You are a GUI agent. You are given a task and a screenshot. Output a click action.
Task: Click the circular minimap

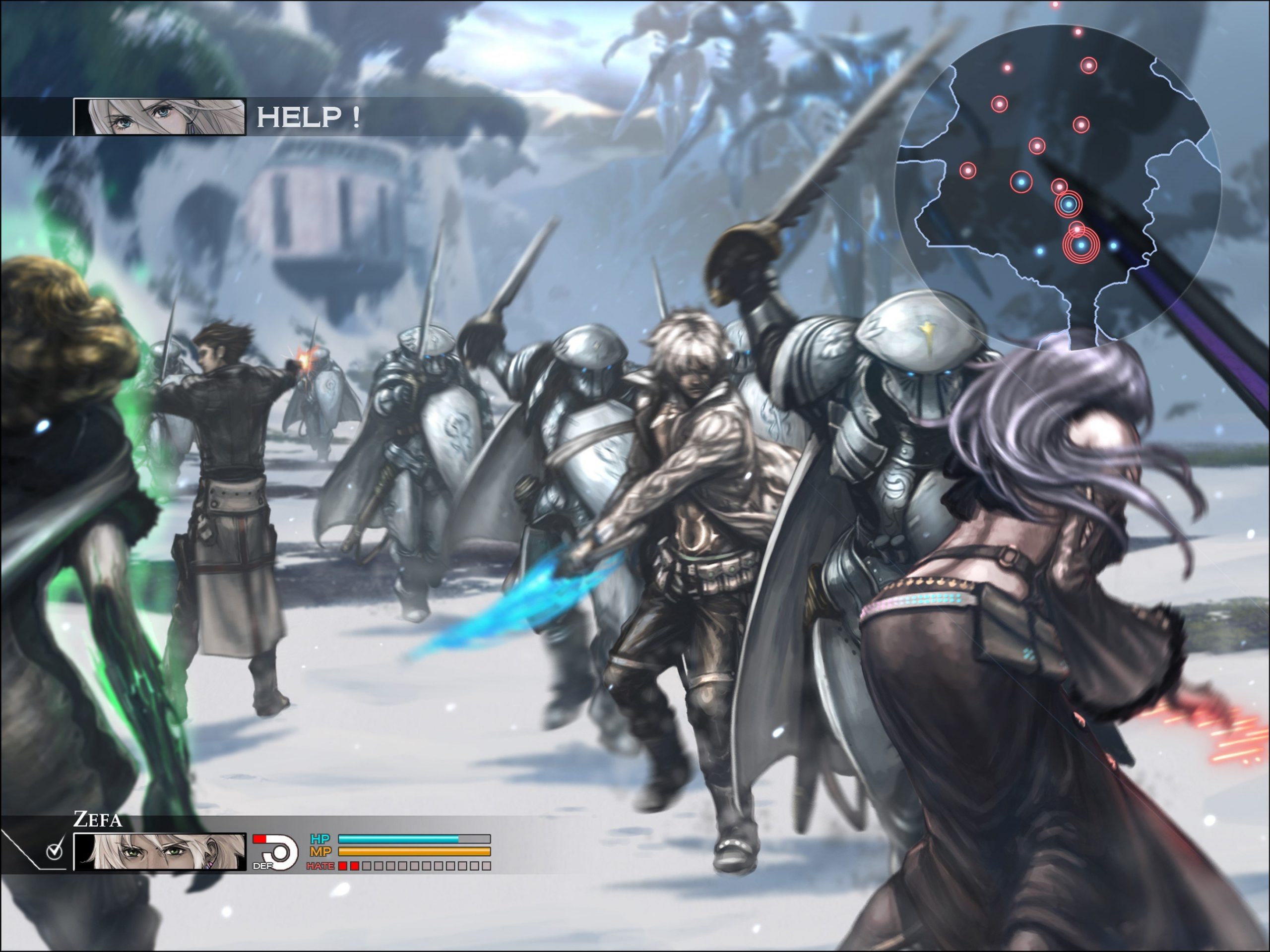tap(1058, 186)
